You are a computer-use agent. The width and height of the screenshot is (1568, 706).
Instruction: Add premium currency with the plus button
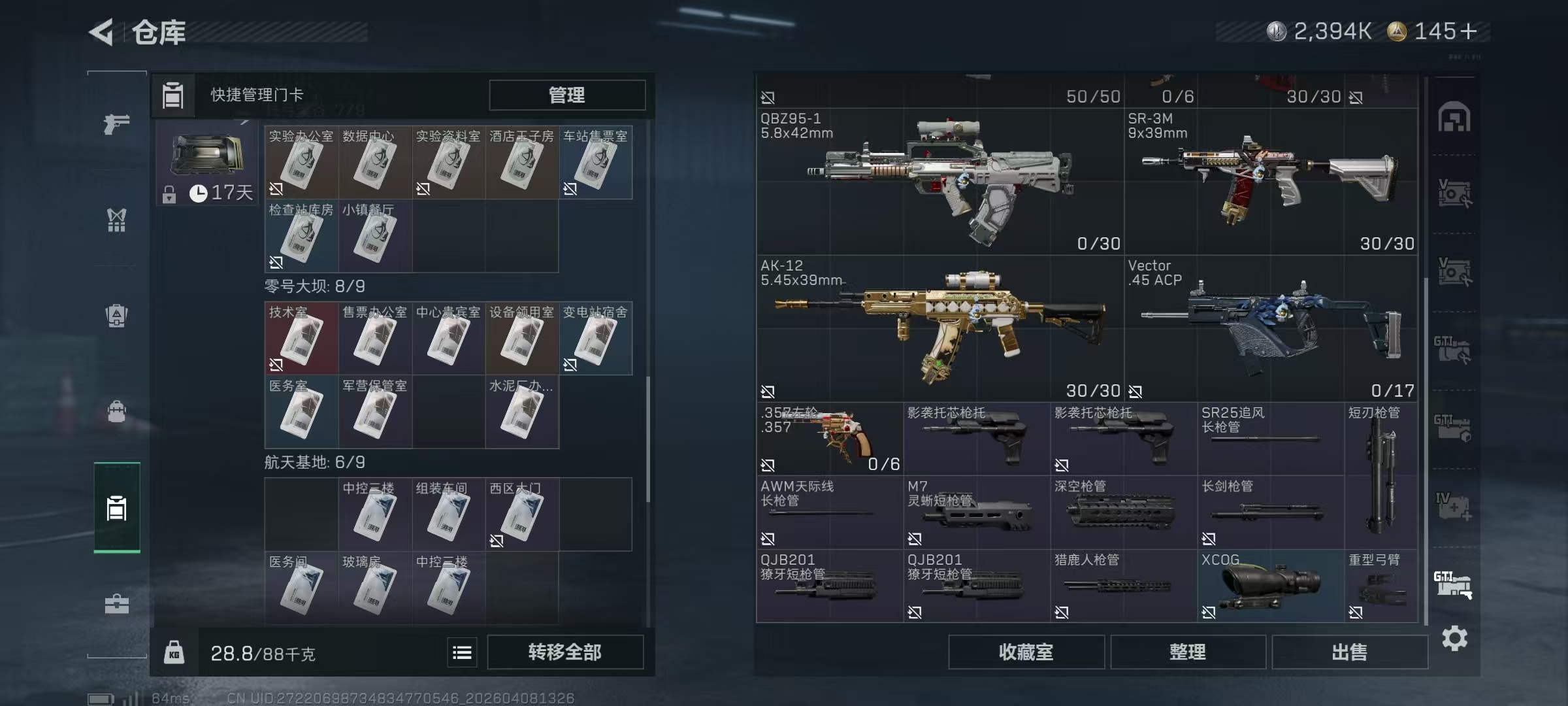click(x=1468, y=31)
